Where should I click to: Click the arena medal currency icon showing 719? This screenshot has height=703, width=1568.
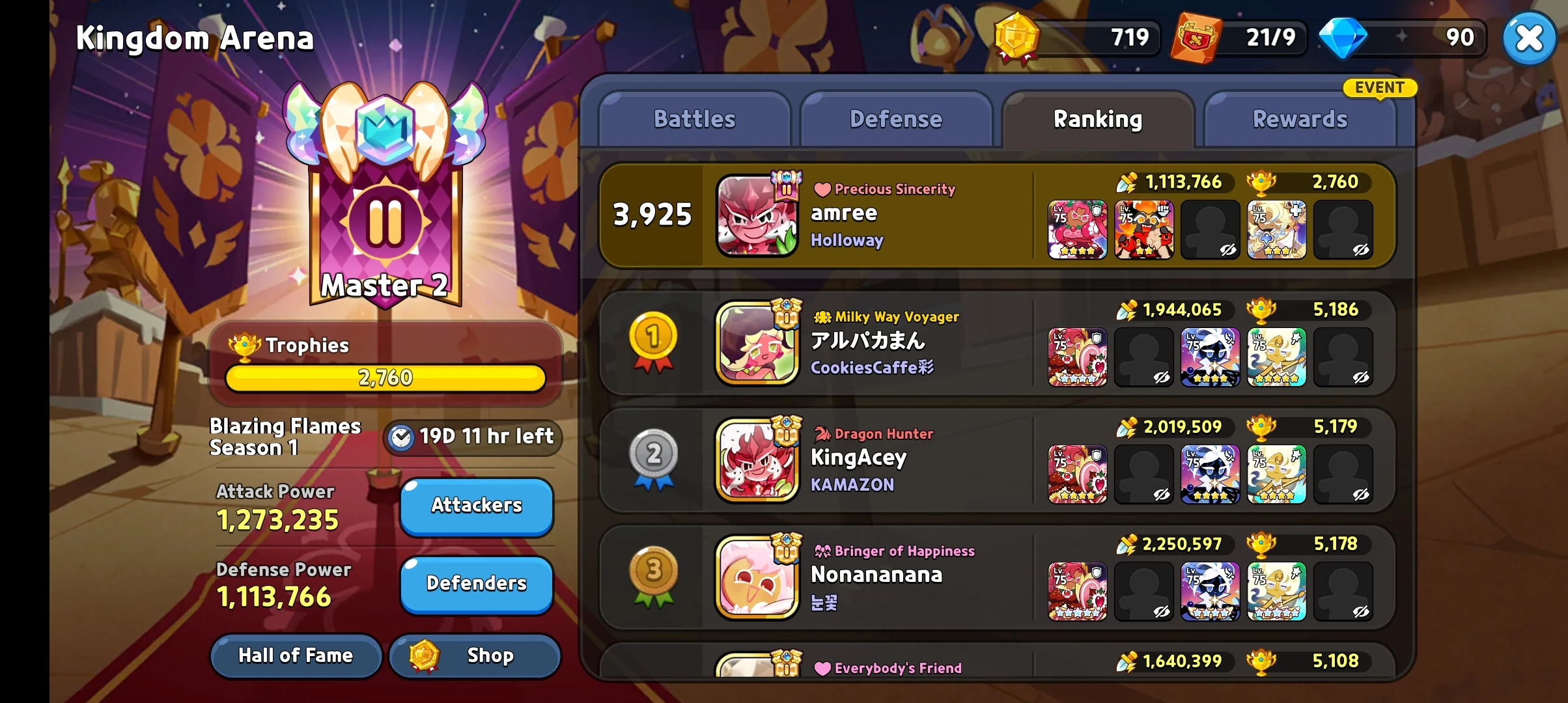pos(1016,37)
